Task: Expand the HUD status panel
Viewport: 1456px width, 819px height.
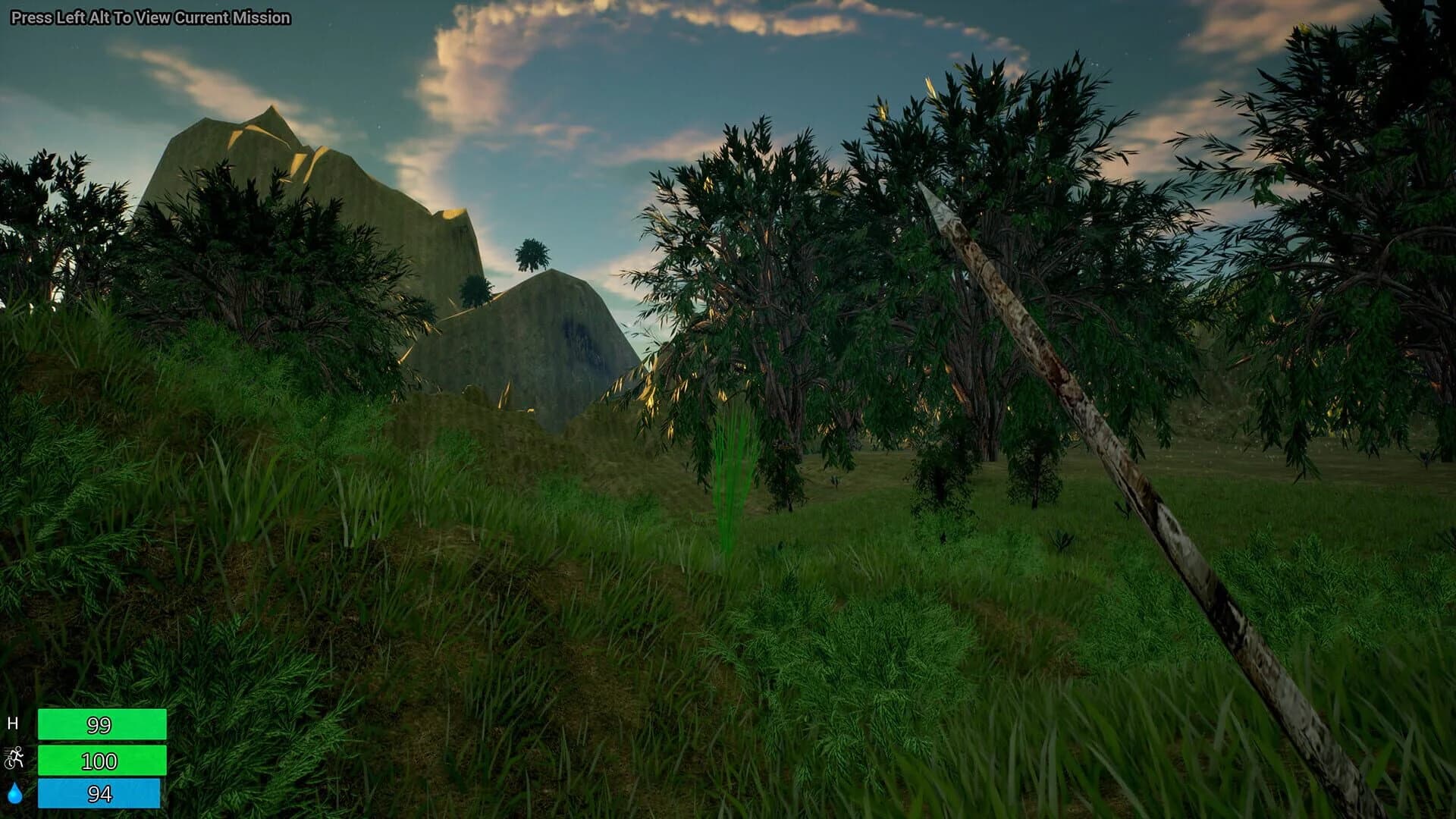Action: [91, 758]
